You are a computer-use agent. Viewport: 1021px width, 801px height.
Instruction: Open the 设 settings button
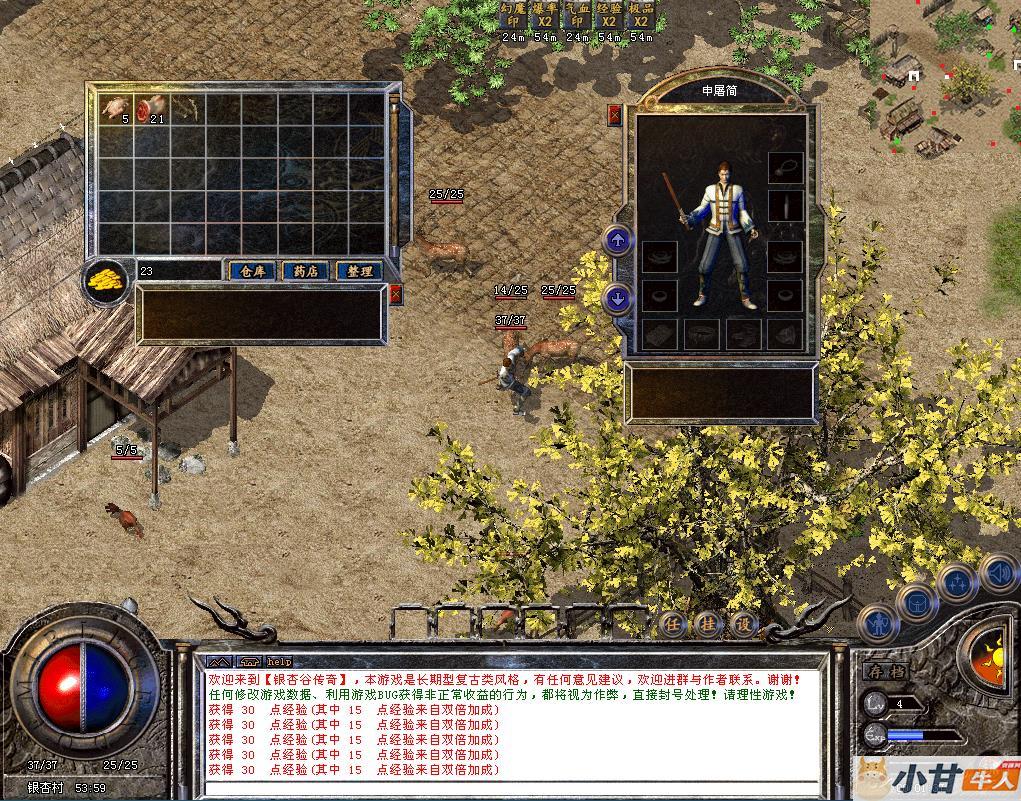[x=741, y=624]
